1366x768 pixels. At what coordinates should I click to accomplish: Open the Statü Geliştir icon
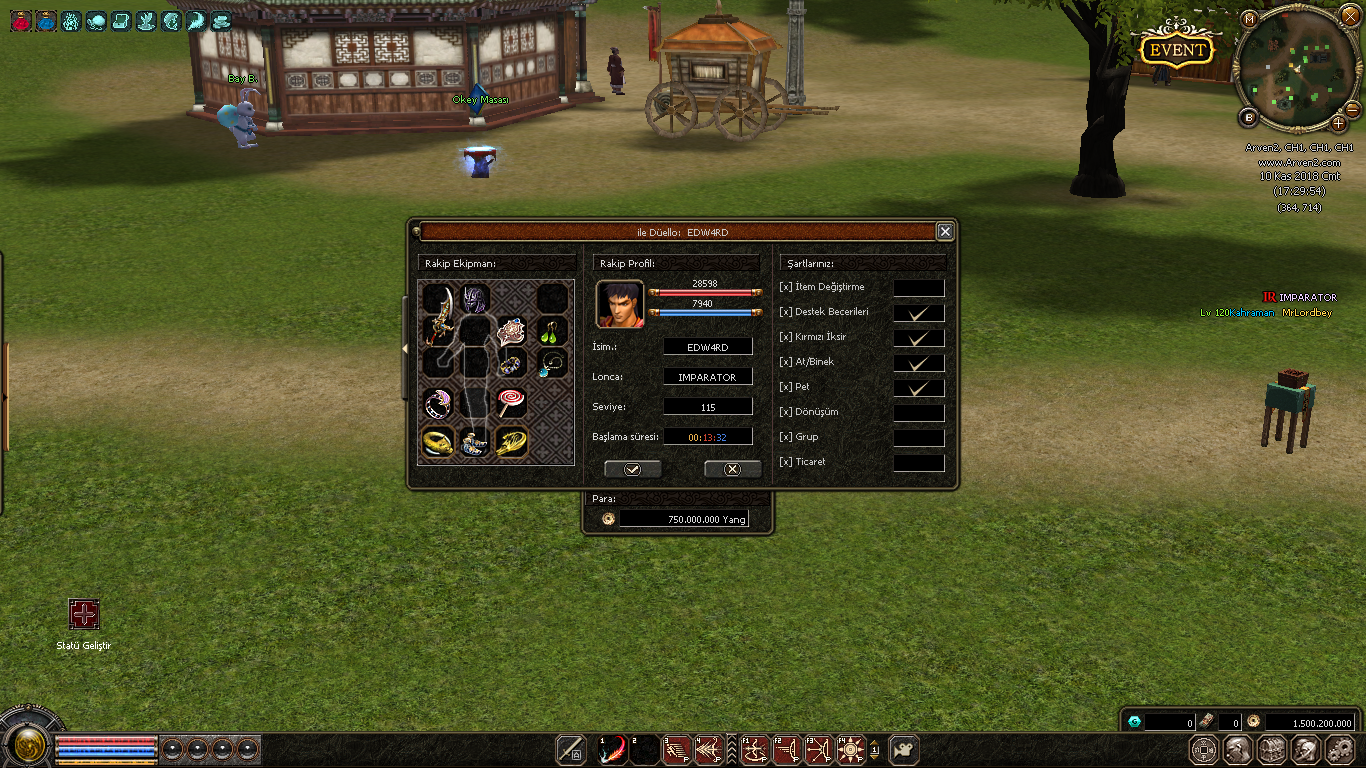84,615
